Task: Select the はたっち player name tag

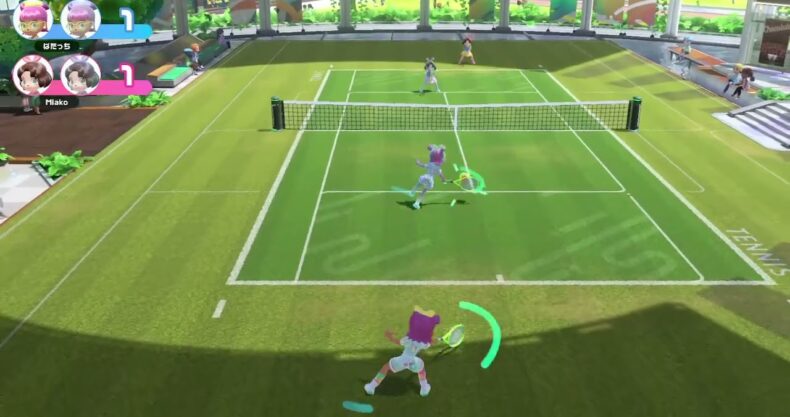Action: click(x=56, y=46)
